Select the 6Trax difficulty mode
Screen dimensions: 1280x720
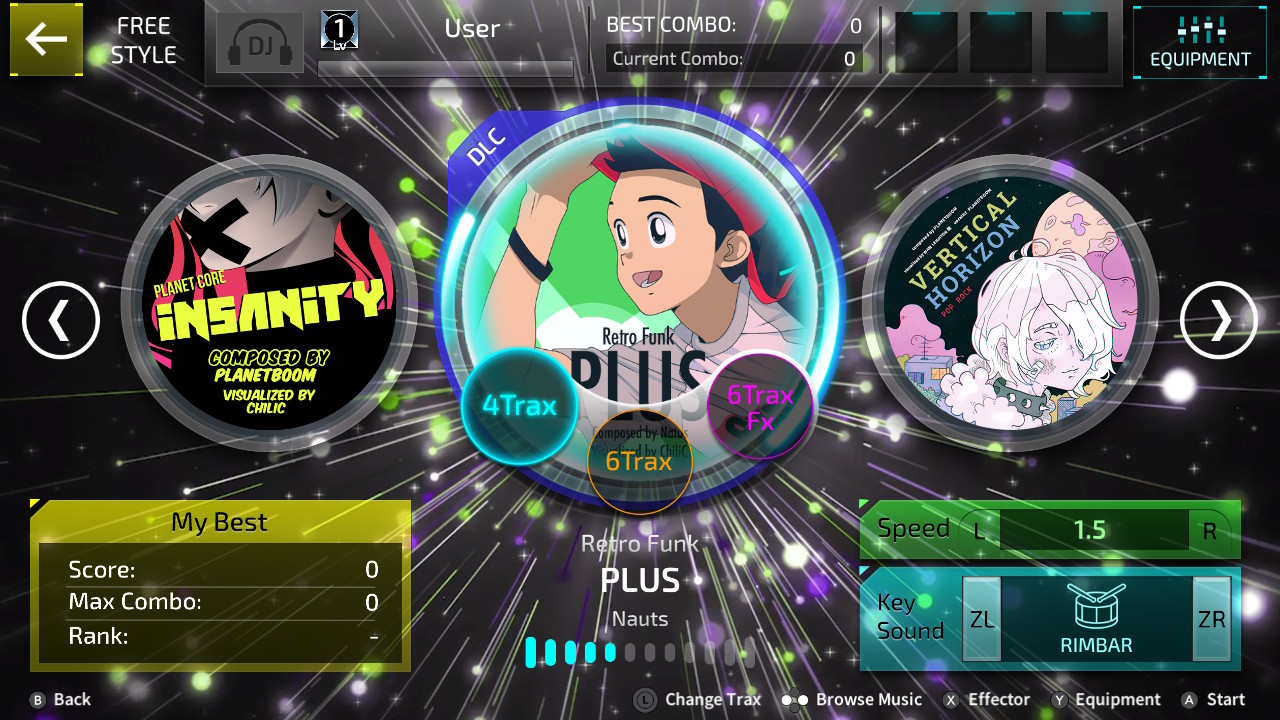click(640, 462)
